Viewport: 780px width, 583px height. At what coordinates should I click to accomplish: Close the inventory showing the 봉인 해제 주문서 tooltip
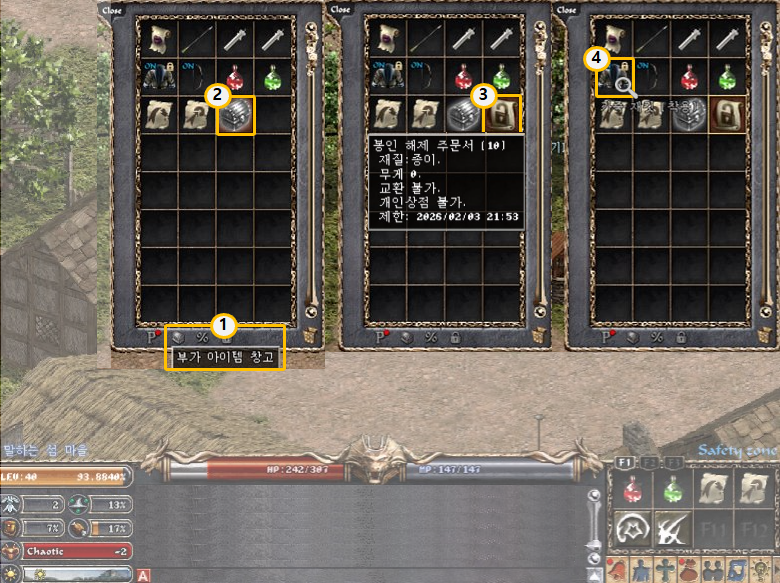[341, 9]
